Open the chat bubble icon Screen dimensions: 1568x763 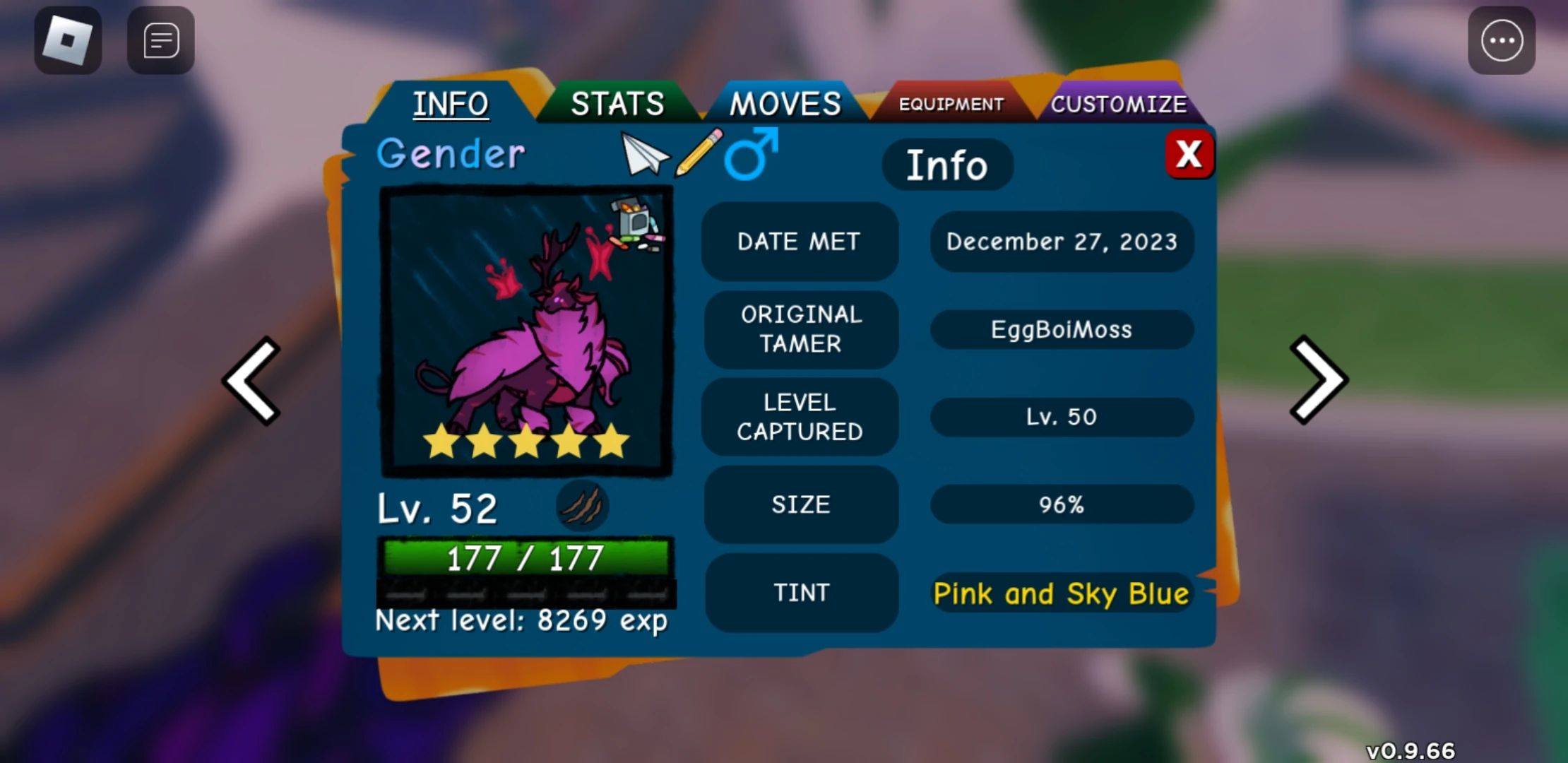tap(160, 40)
